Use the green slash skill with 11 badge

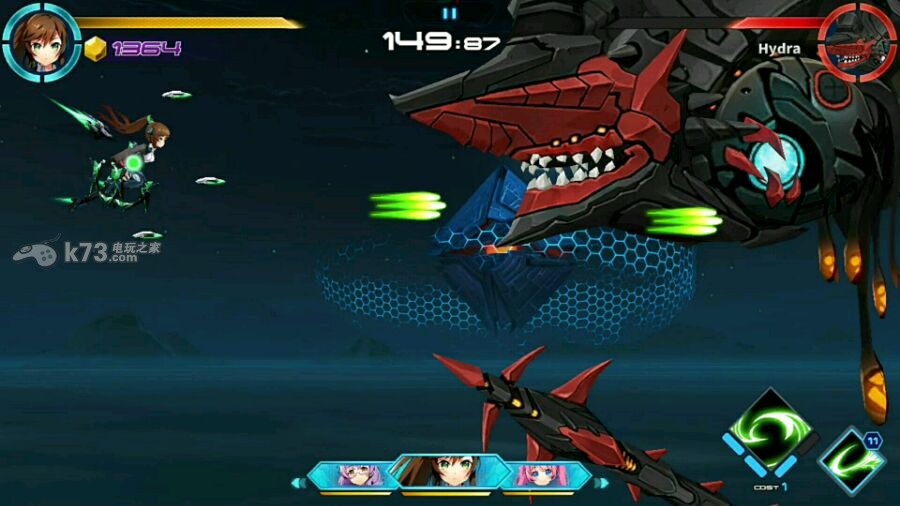coord(851,460)
